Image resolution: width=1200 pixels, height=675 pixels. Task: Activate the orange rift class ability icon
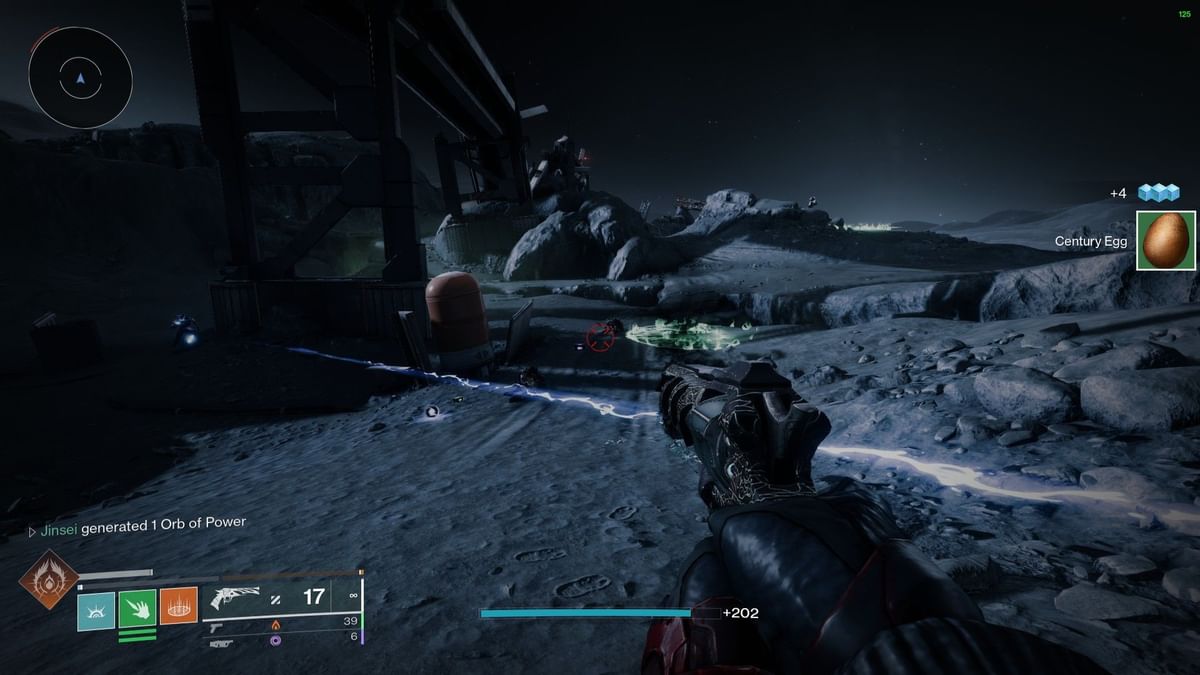179,607
